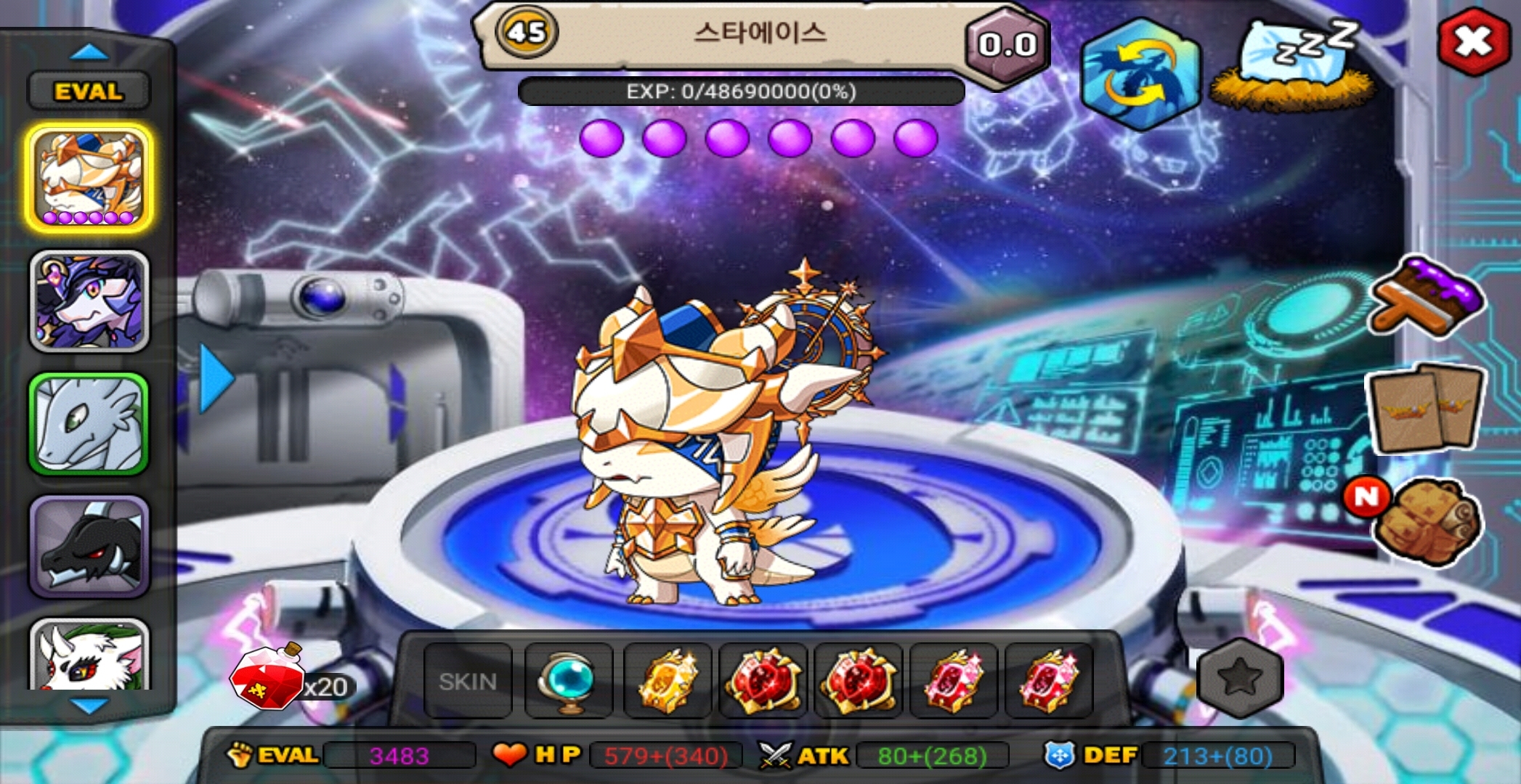Move the dragon list down with arrow
The height and width of the screenshot is (784, 1521).
89,706
